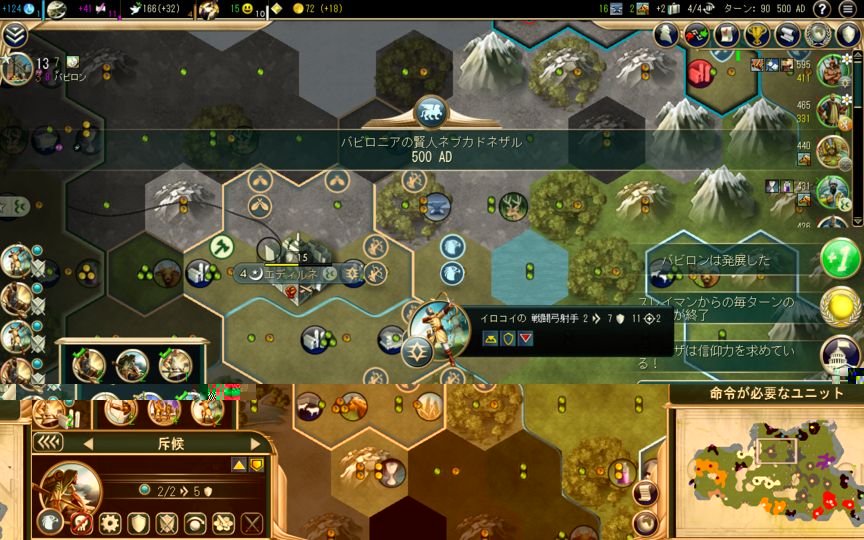
Task: Open the エディルネ city banner
Action: (x=293, y=273)
